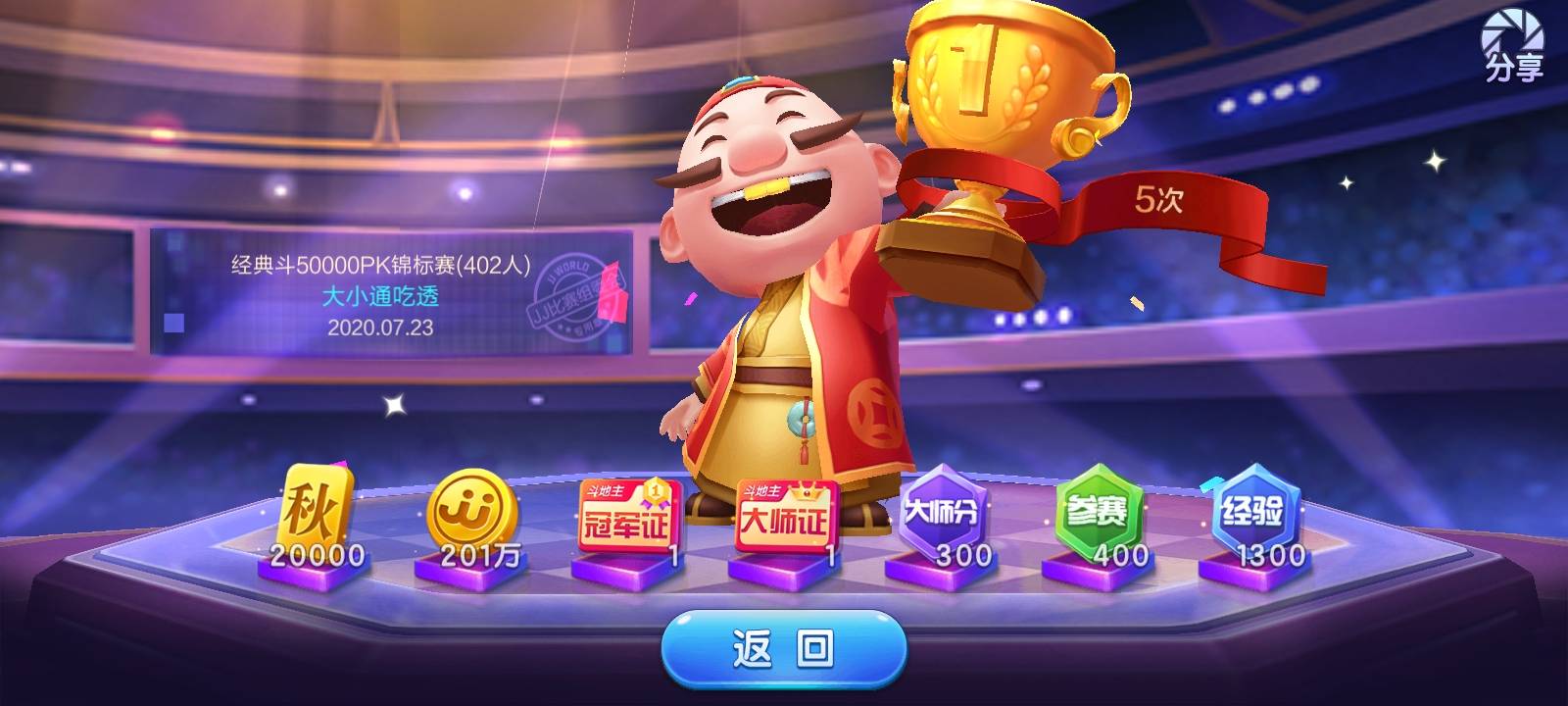This screenshot has width=1568, height=706.
Task: Click the red 5次 ribbon banner
Action: (x=1161, y=198)
